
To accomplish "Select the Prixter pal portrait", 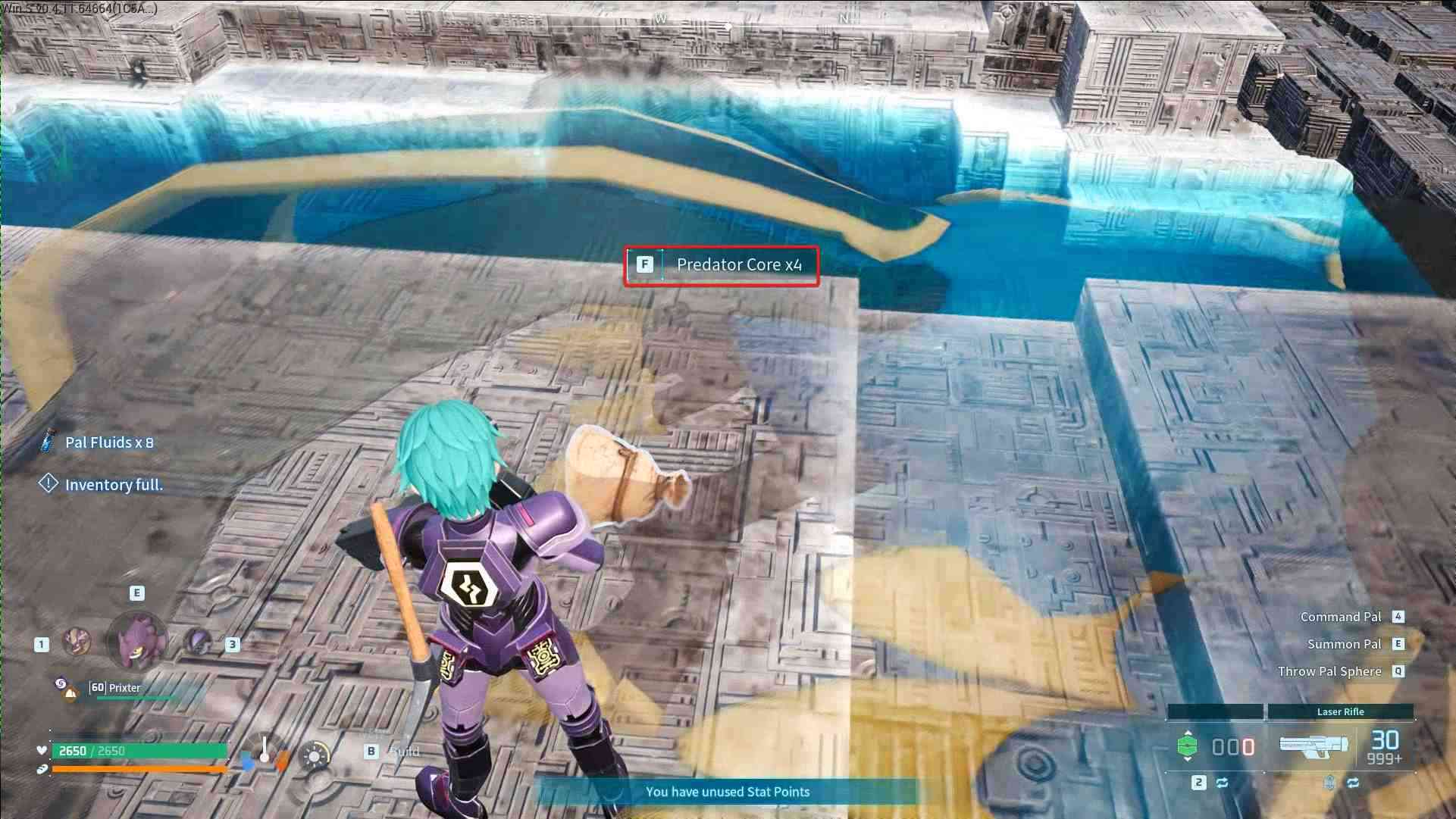I will coord(137,641).
